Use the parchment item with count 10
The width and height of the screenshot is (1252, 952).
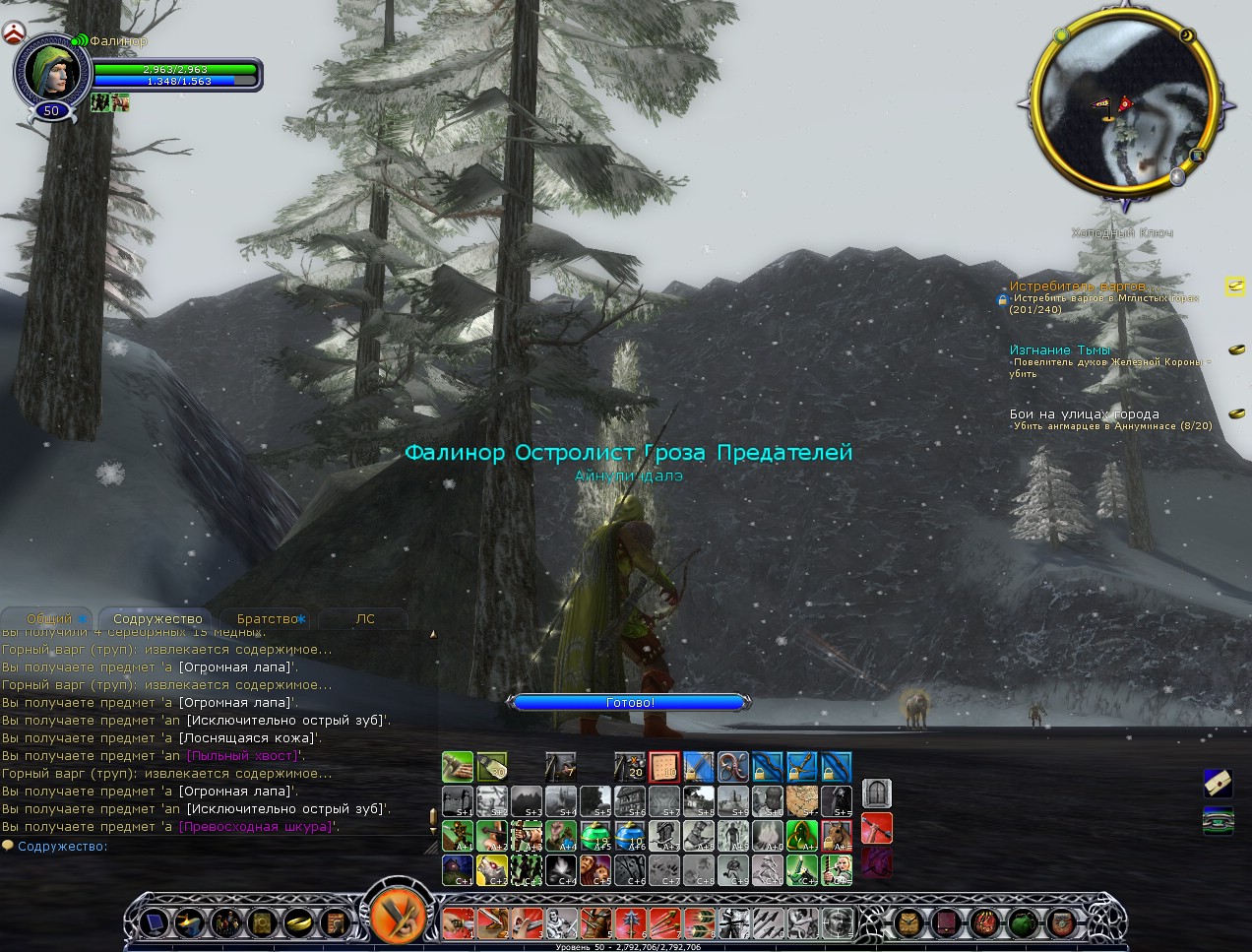(x=664, y=766)
